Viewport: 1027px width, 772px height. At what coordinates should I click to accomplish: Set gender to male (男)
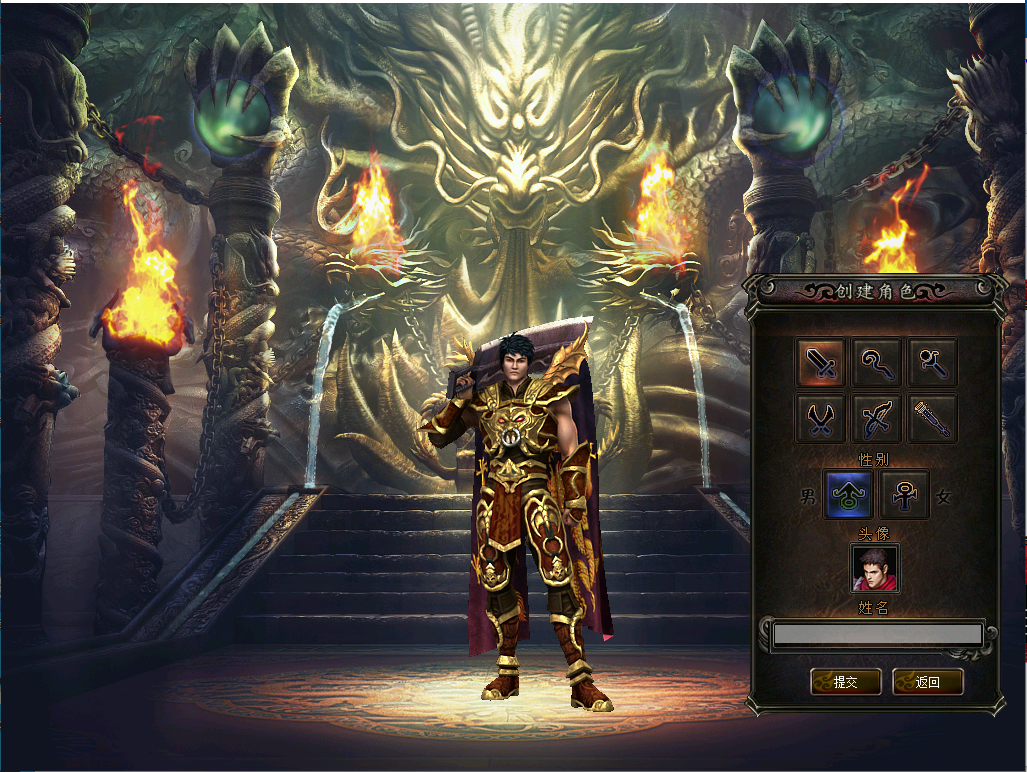tap(848, 495)
